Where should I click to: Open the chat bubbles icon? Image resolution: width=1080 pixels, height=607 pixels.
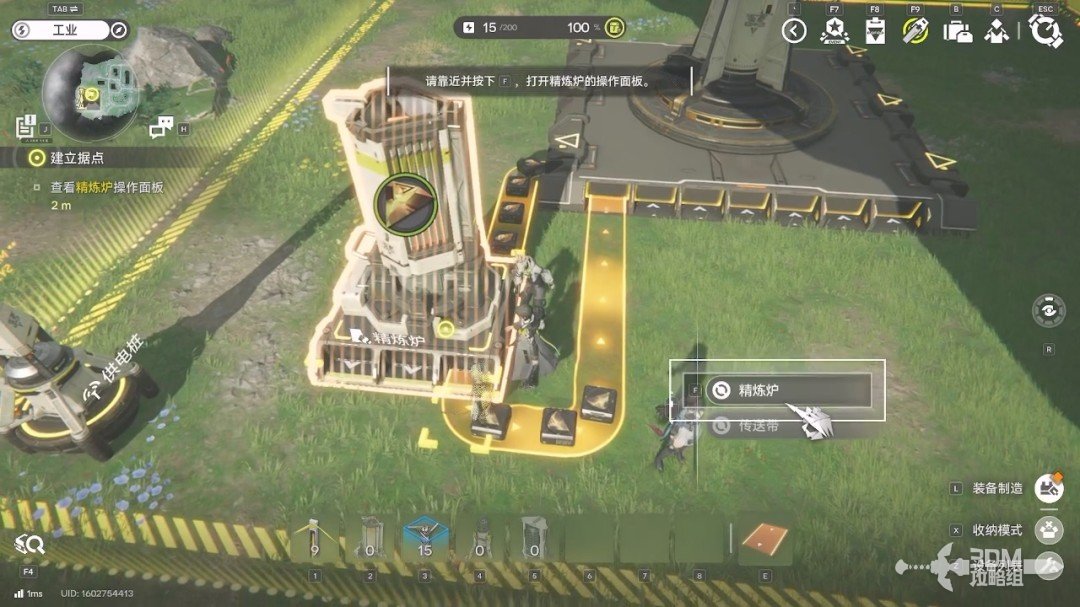(162, 127)
